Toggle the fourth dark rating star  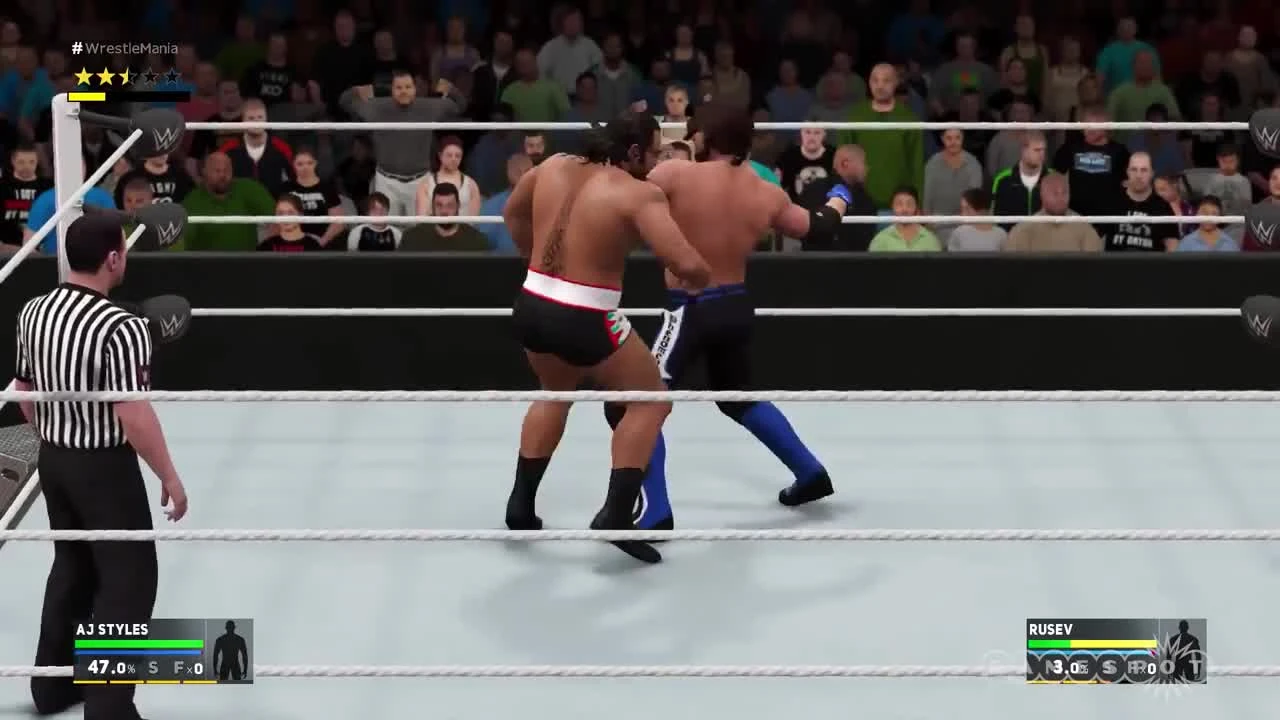(151, 75)
